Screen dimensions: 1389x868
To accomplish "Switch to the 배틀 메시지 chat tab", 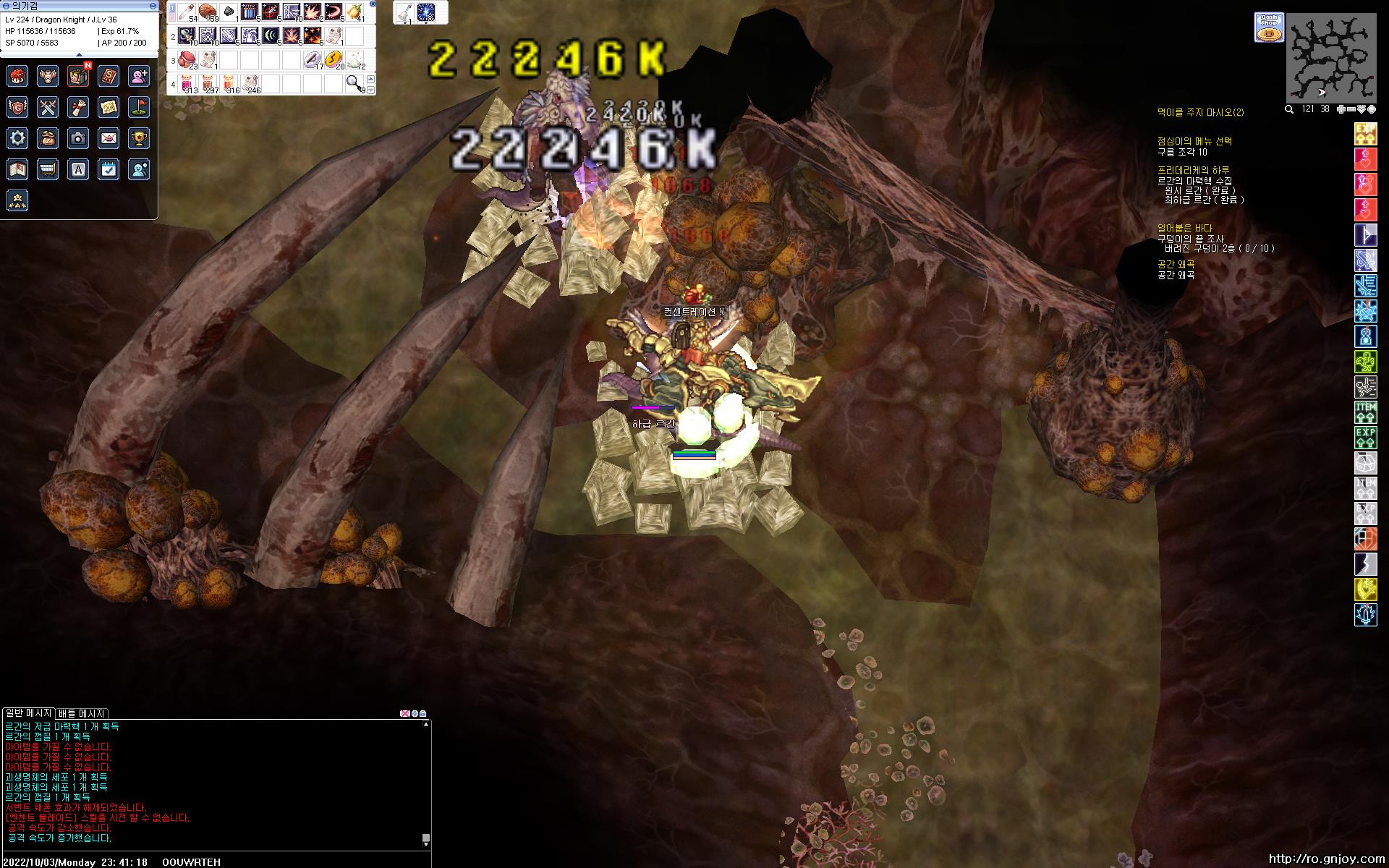I will point(82,713).
